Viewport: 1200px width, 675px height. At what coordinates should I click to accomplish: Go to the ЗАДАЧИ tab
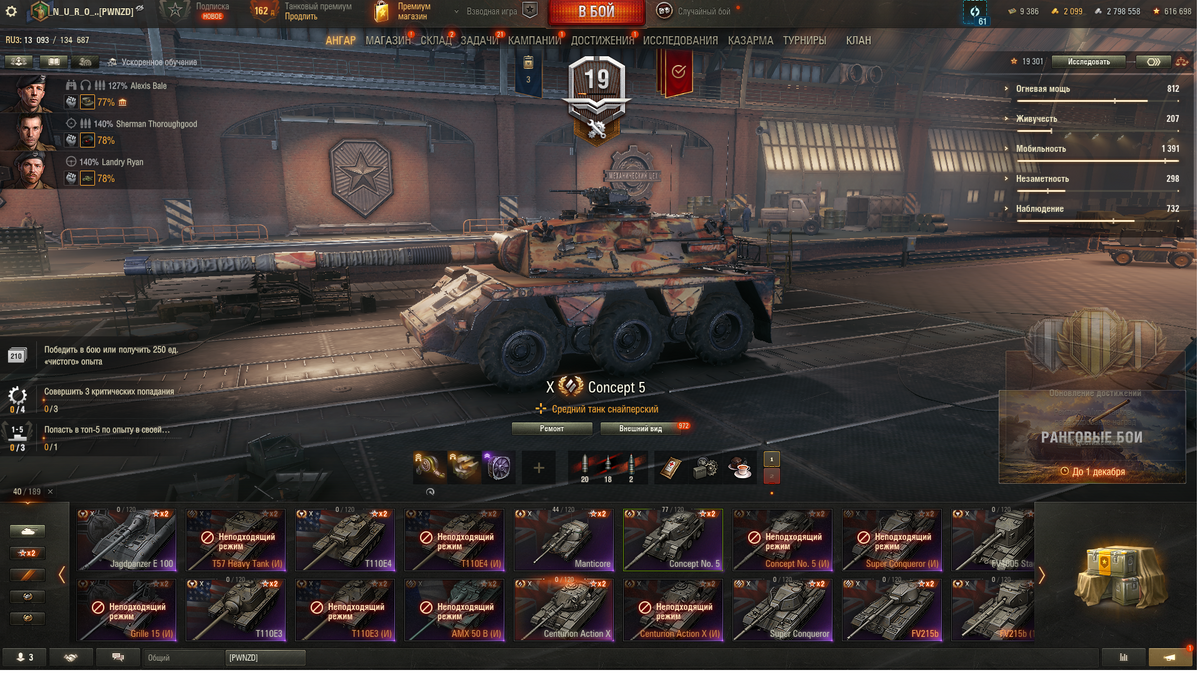coord(479,41)
